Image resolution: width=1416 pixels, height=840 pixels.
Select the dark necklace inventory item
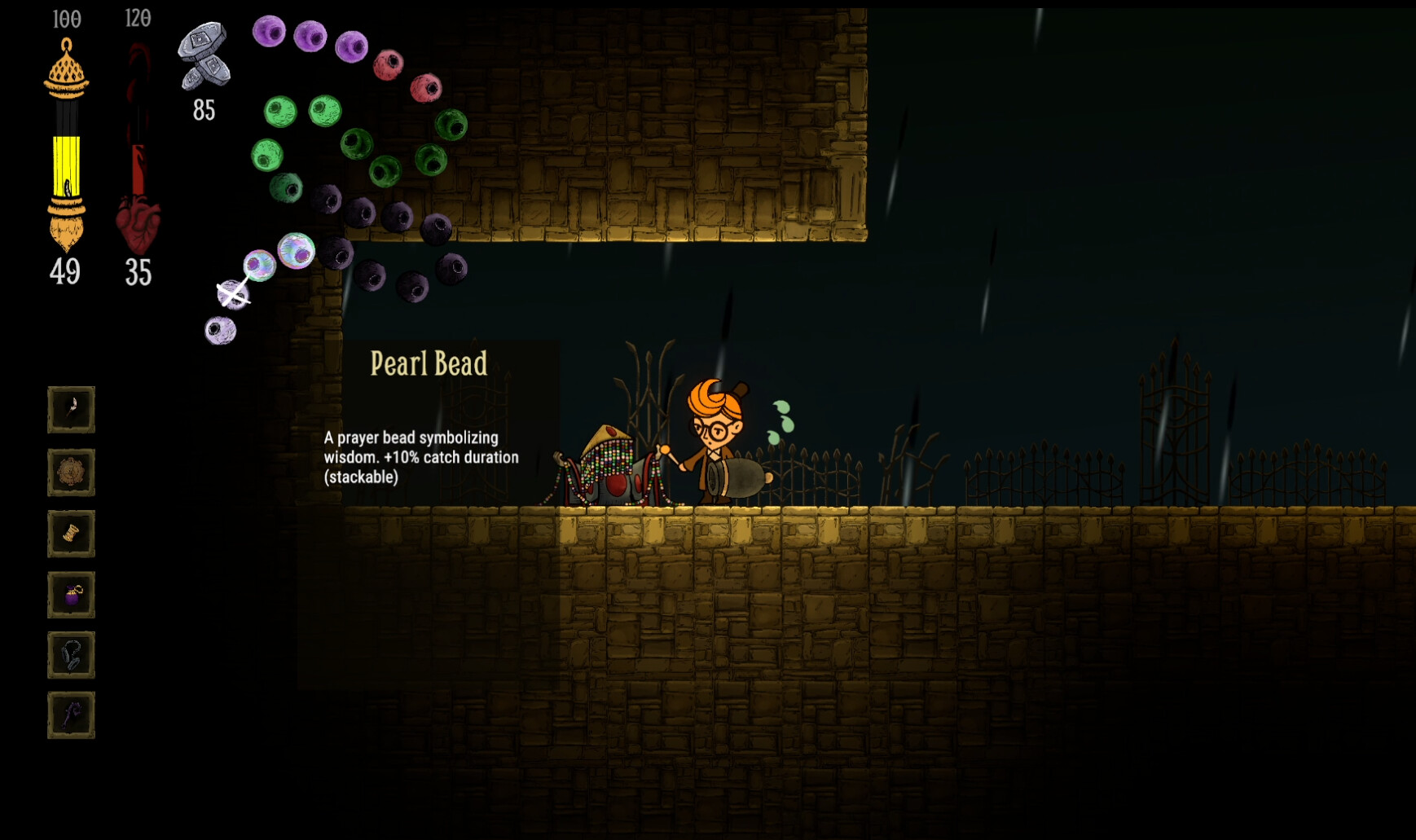[x=71, y=656]
